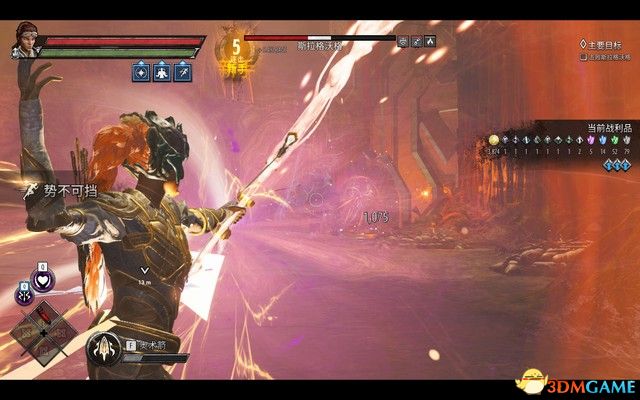Toggle the objective checkbox under main objective
This screenshot has width=640, height=400.
583,57
